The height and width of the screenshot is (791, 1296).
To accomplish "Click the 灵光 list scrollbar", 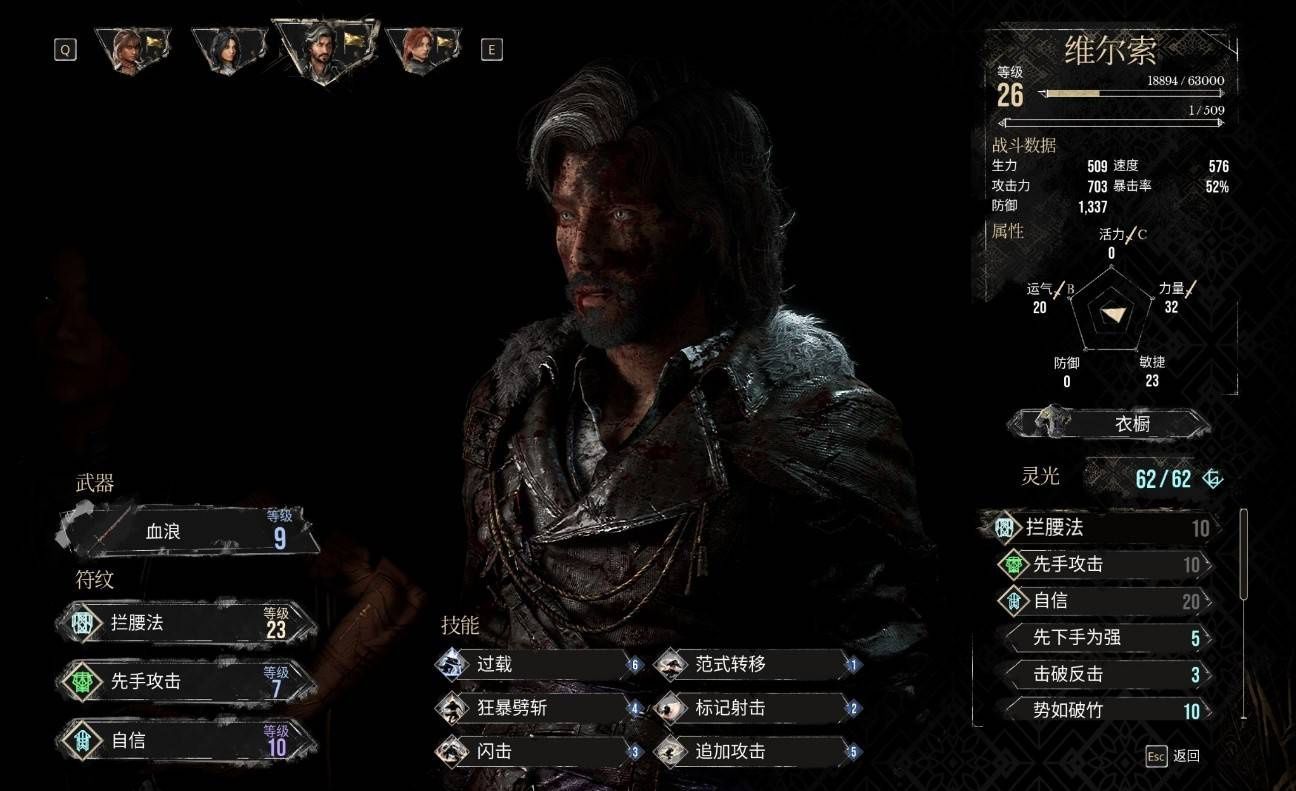I will click(x=1244, y=555).
